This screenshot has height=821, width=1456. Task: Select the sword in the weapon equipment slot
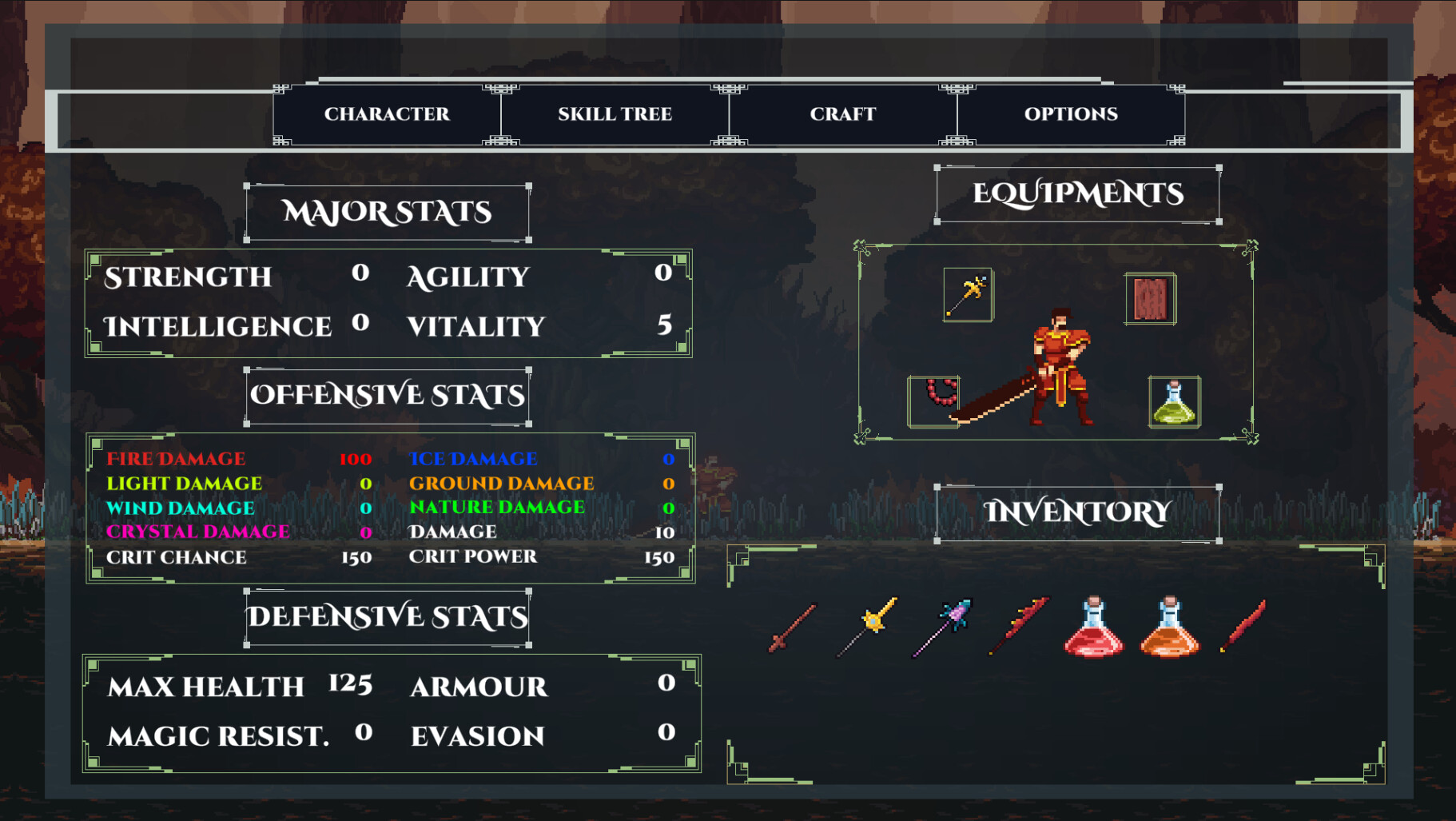[968, 296]
